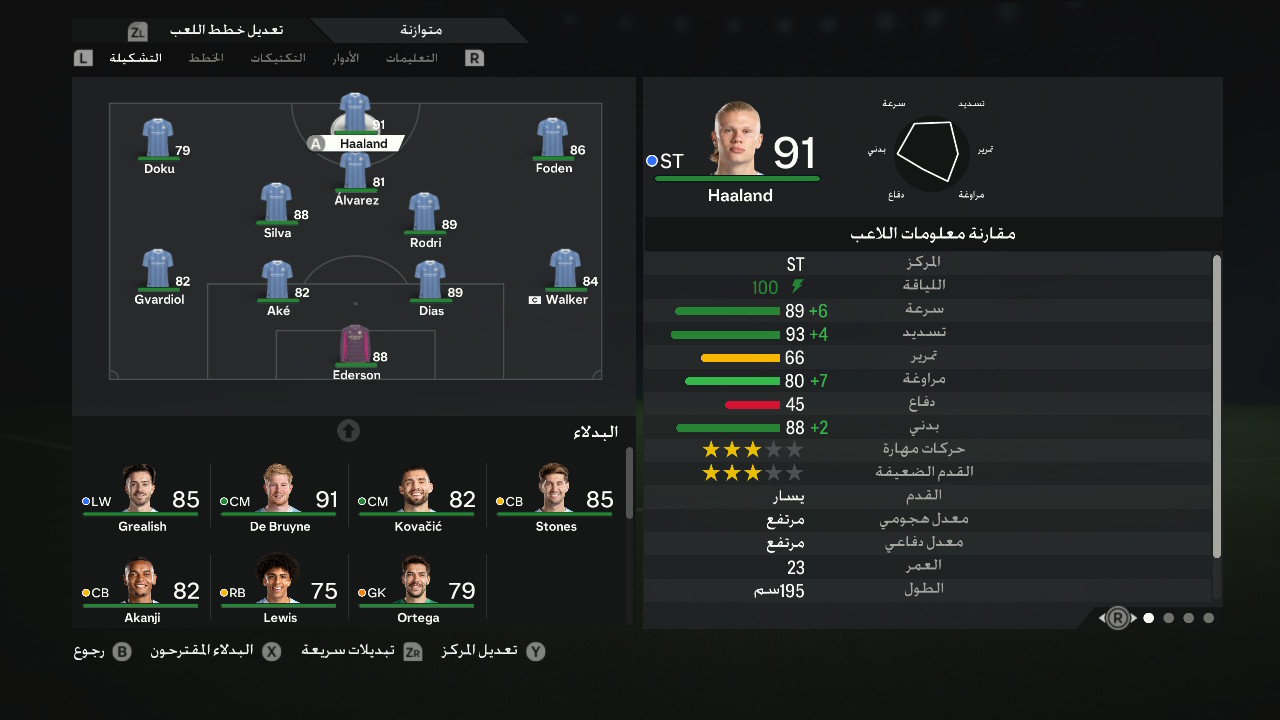Pick substitute Grealish card
1280x720 pixels.
142,499
